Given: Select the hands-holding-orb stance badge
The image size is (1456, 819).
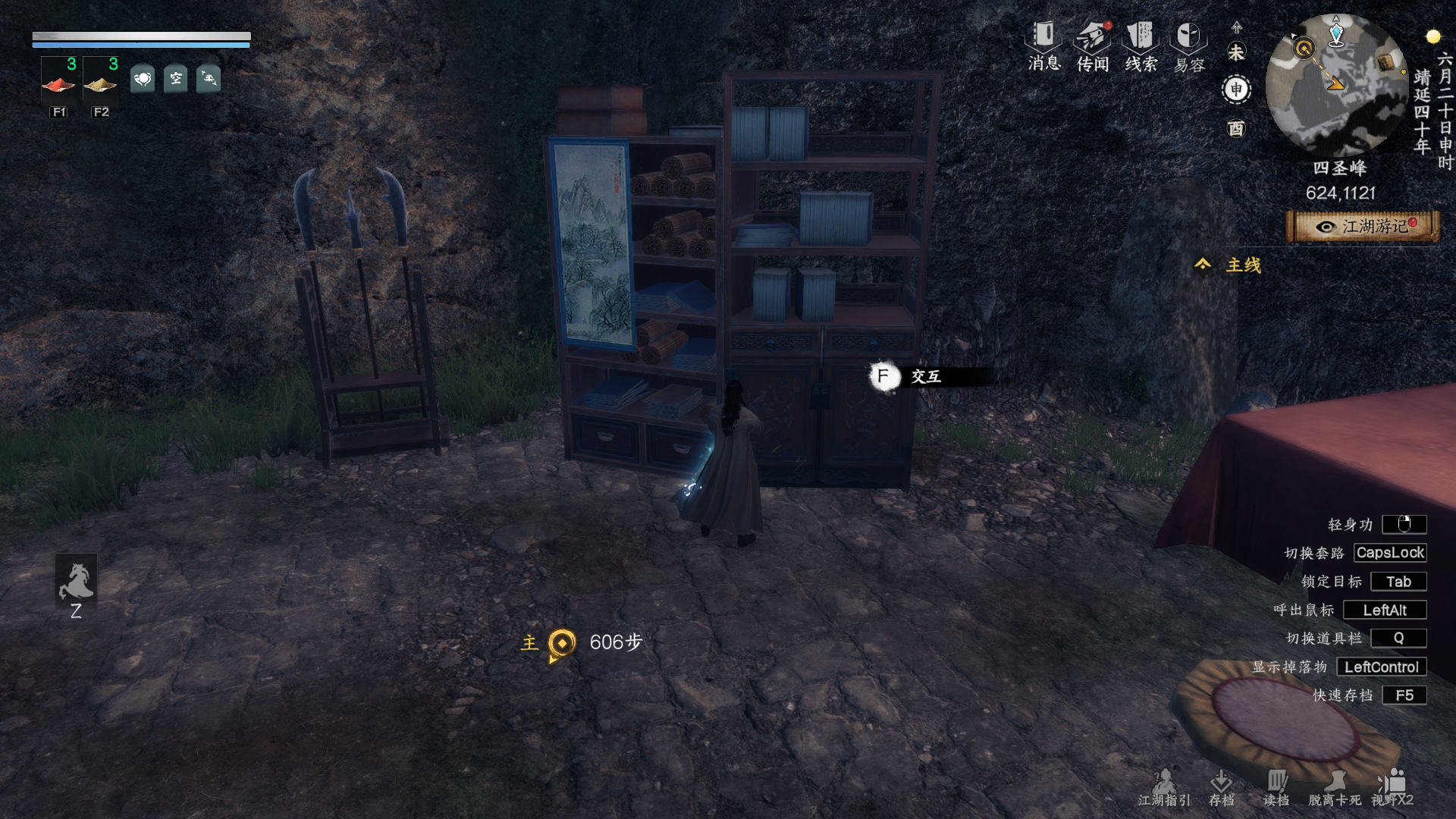Looking at the screenshot, I should (143, 78).
